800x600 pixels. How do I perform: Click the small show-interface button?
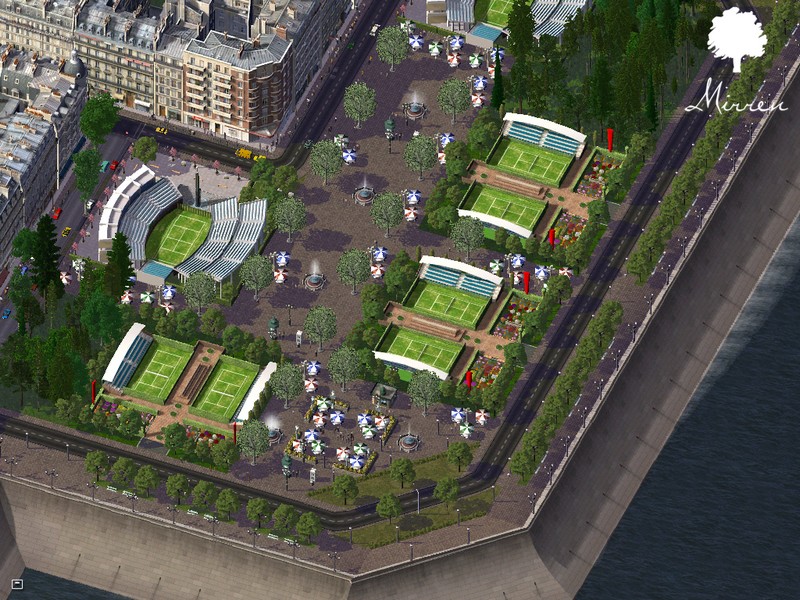click(17, 583)
